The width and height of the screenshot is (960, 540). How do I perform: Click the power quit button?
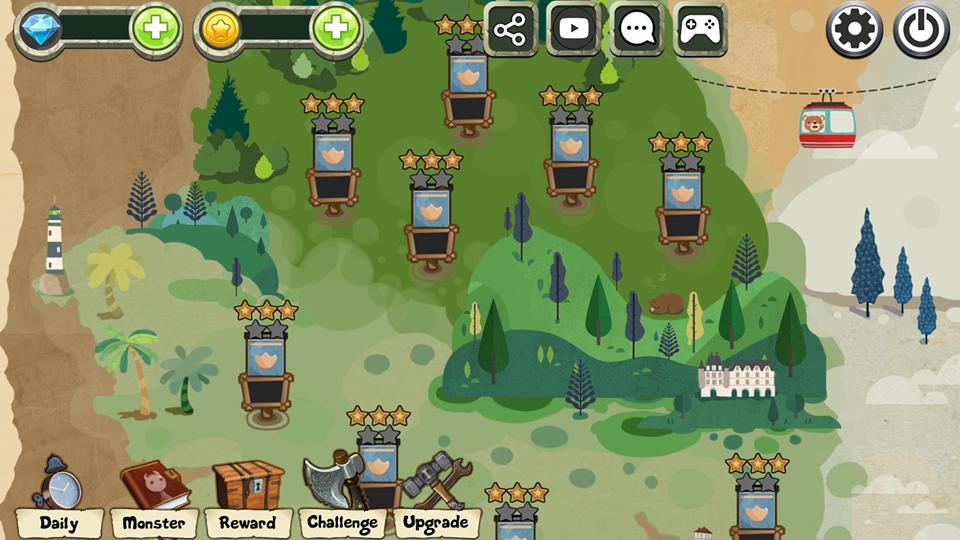(x=920, y=31)
